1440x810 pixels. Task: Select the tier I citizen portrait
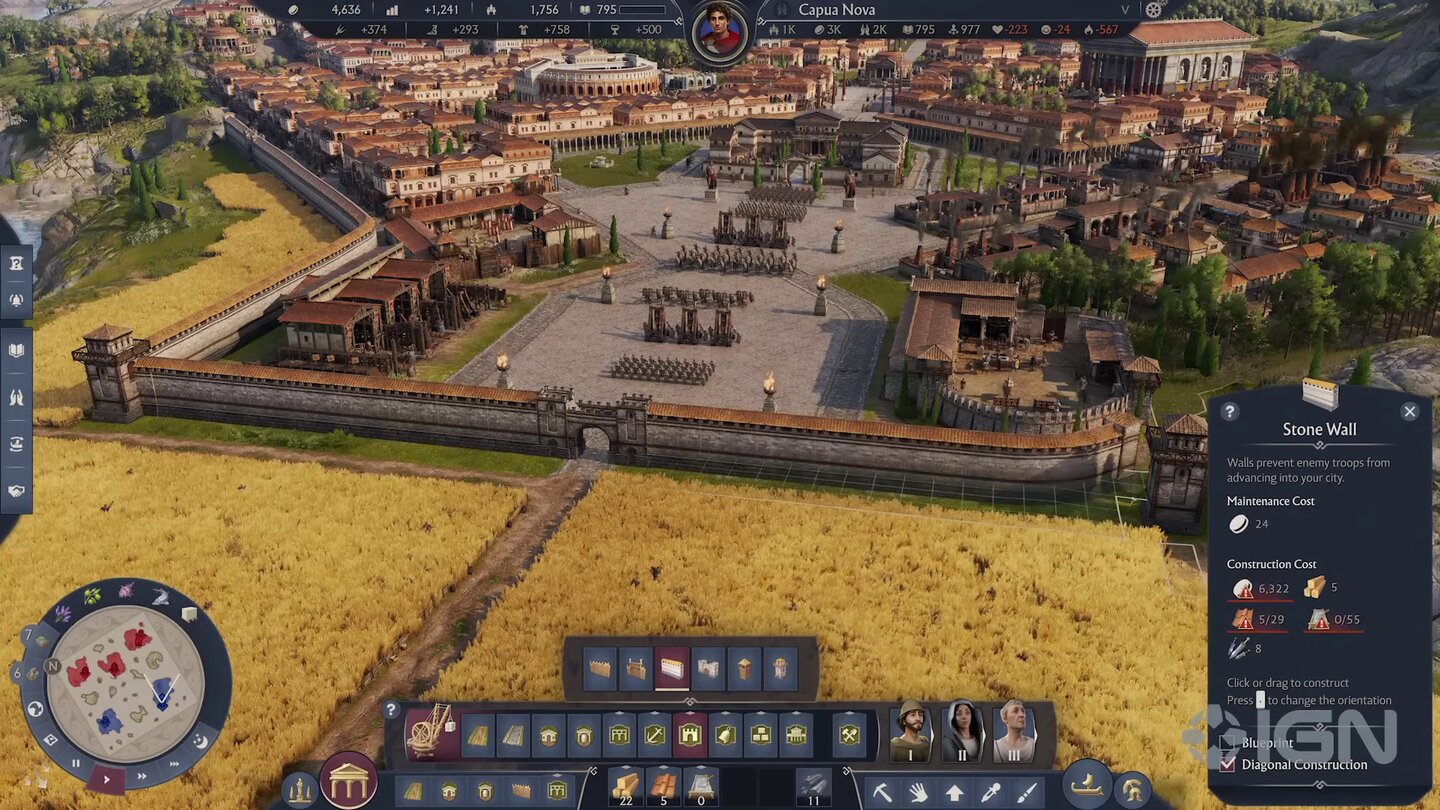pyautogui.click(x=910, y=732)
